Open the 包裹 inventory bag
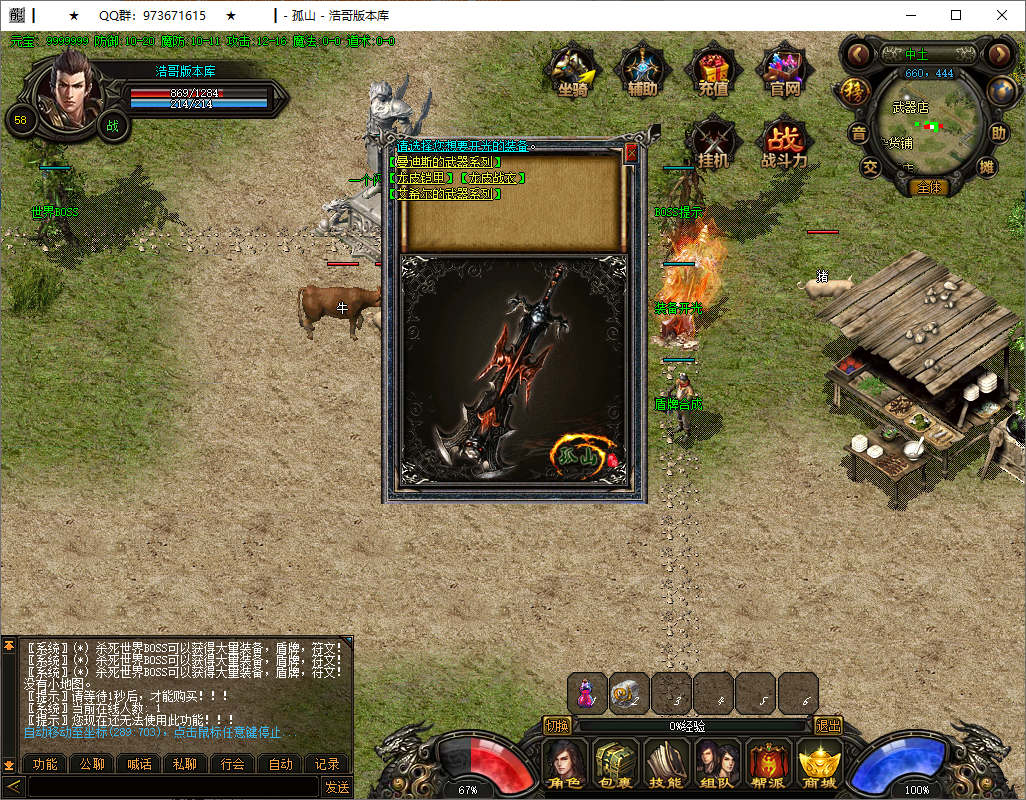Screen dimensions: 1026x800 615,765
